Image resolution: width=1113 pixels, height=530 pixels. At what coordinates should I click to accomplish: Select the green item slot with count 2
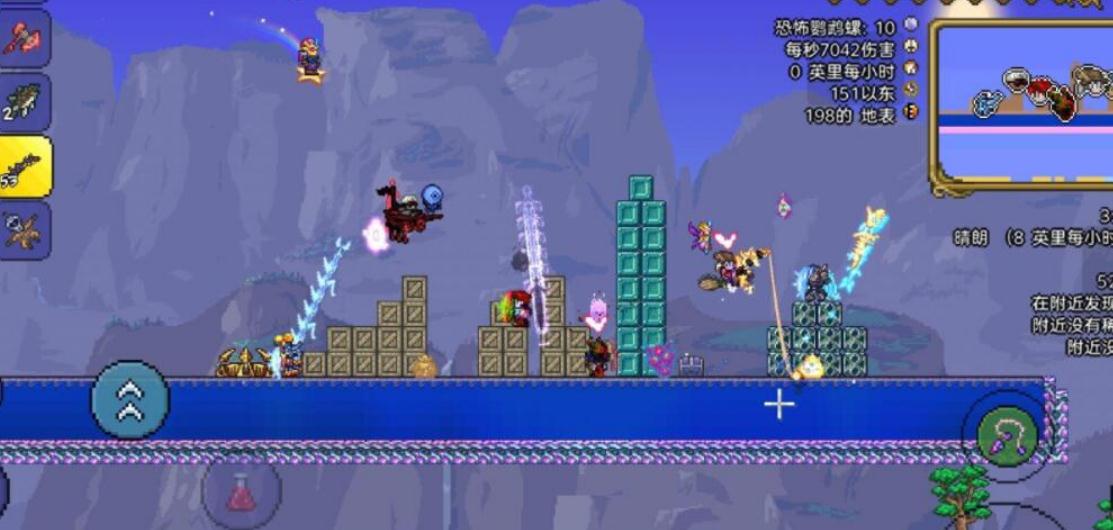tap(24, 100)
